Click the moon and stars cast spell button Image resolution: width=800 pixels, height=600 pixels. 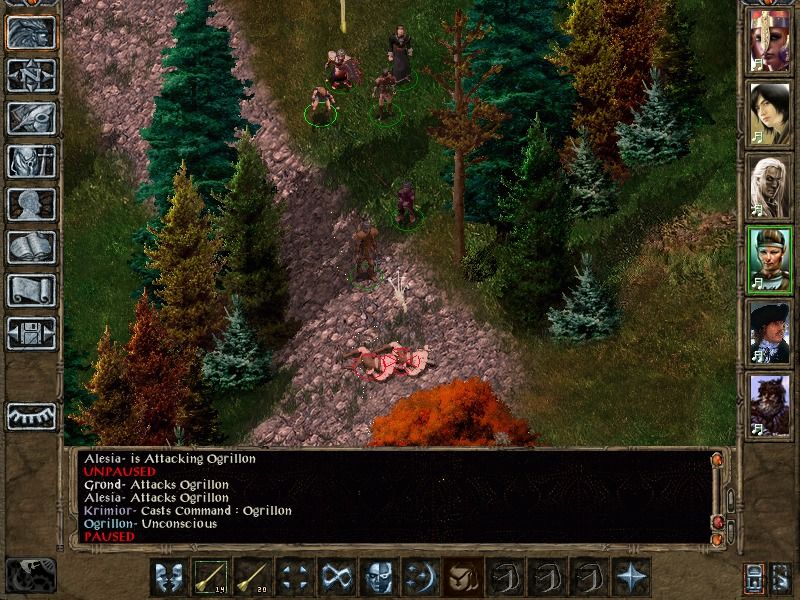point(419,577)
